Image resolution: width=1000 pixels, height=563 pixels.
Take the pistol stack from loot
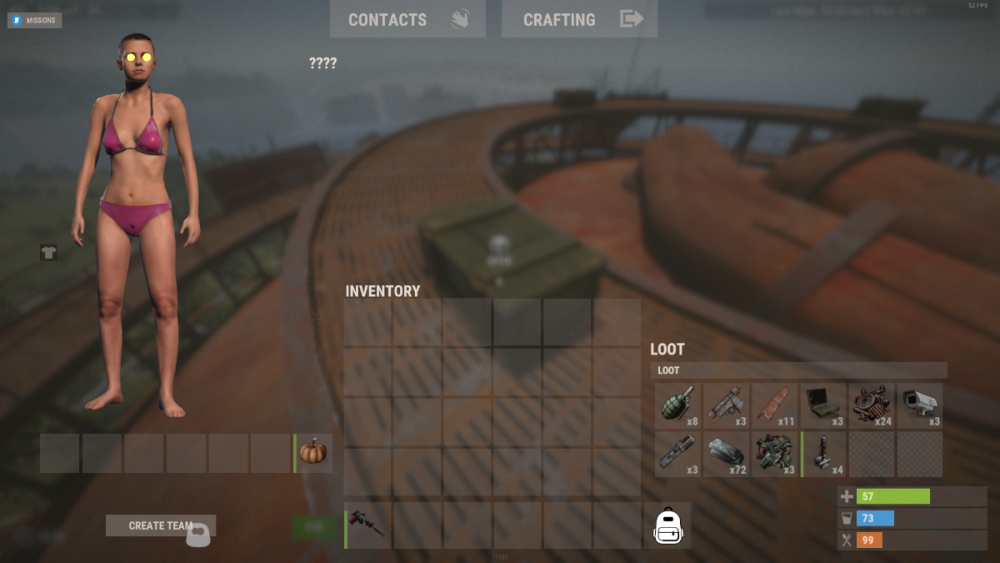[727, 406]
